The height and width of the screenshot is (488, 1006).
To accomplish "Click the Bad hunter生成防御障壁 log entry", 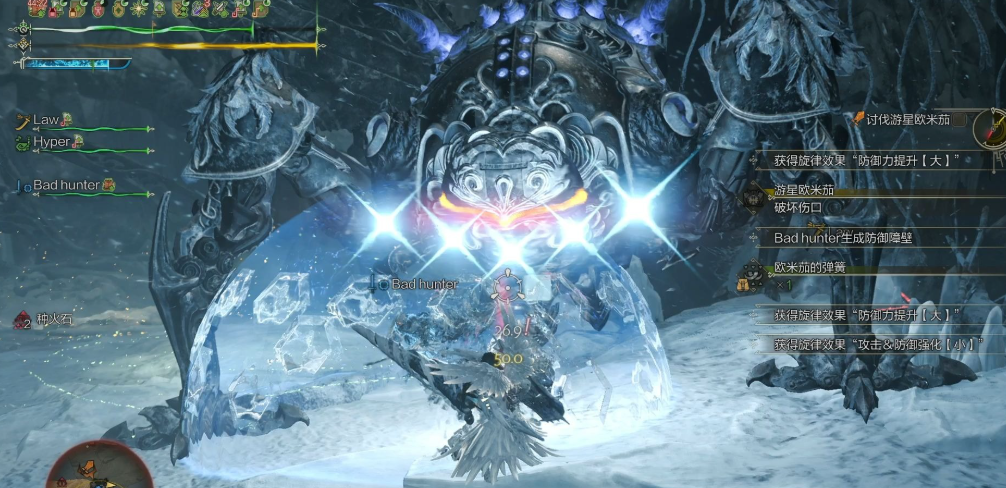I will point(843,238).
